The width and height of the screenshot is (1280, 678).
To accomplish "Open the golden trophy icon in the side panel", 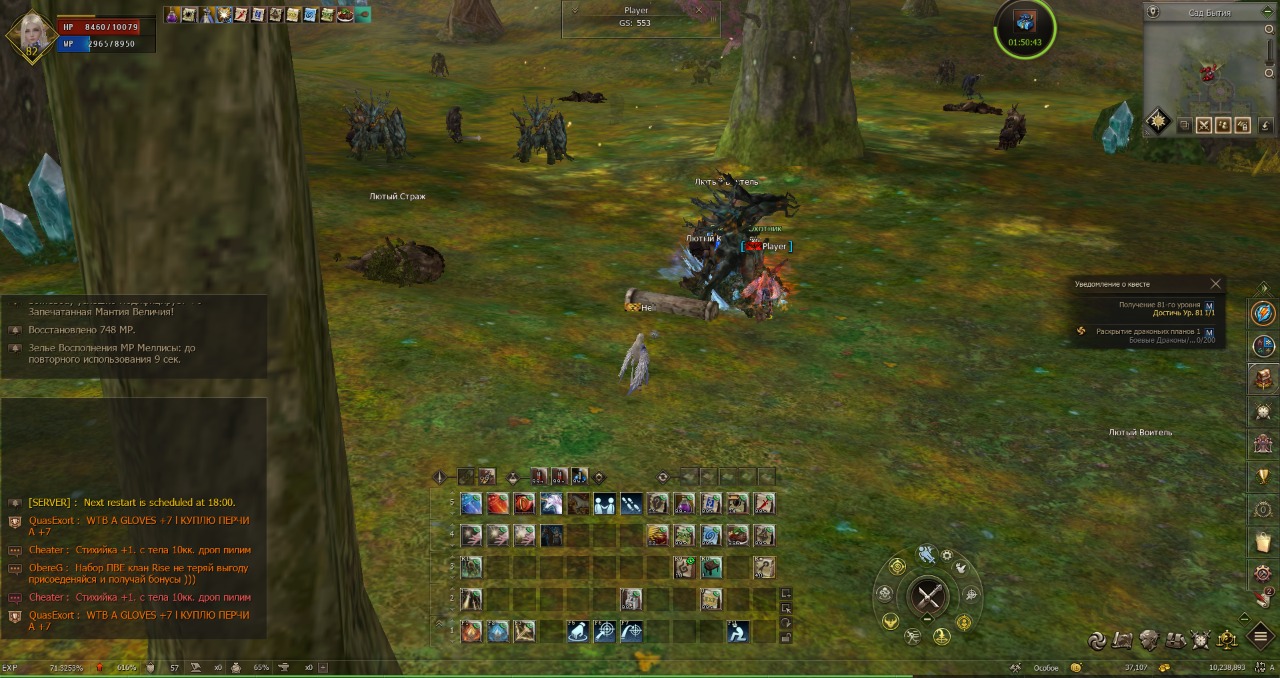I will pyautogui.click(x=1263, y=476).
